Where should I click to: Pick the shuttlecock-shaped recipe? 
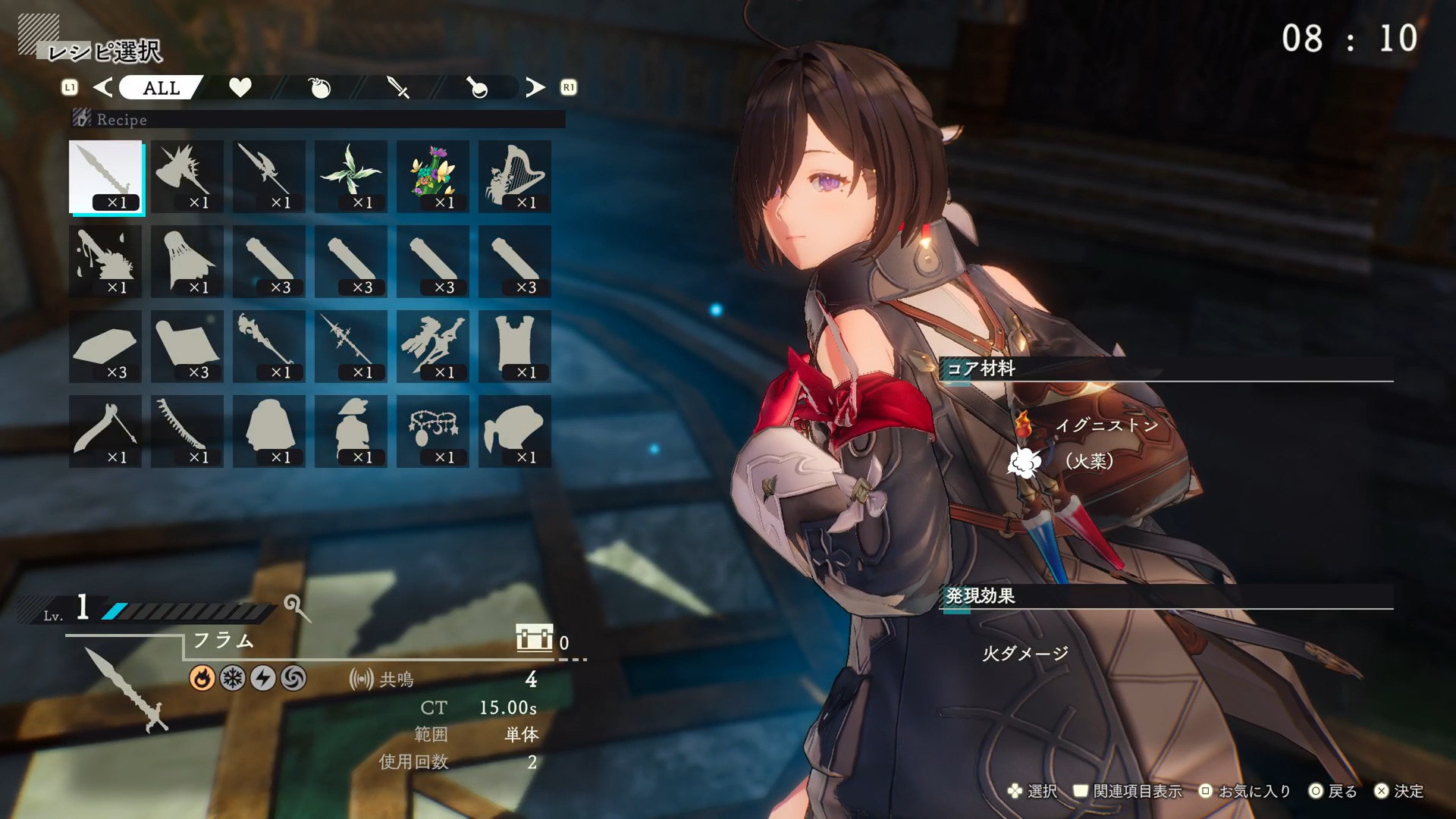[187, 261]
